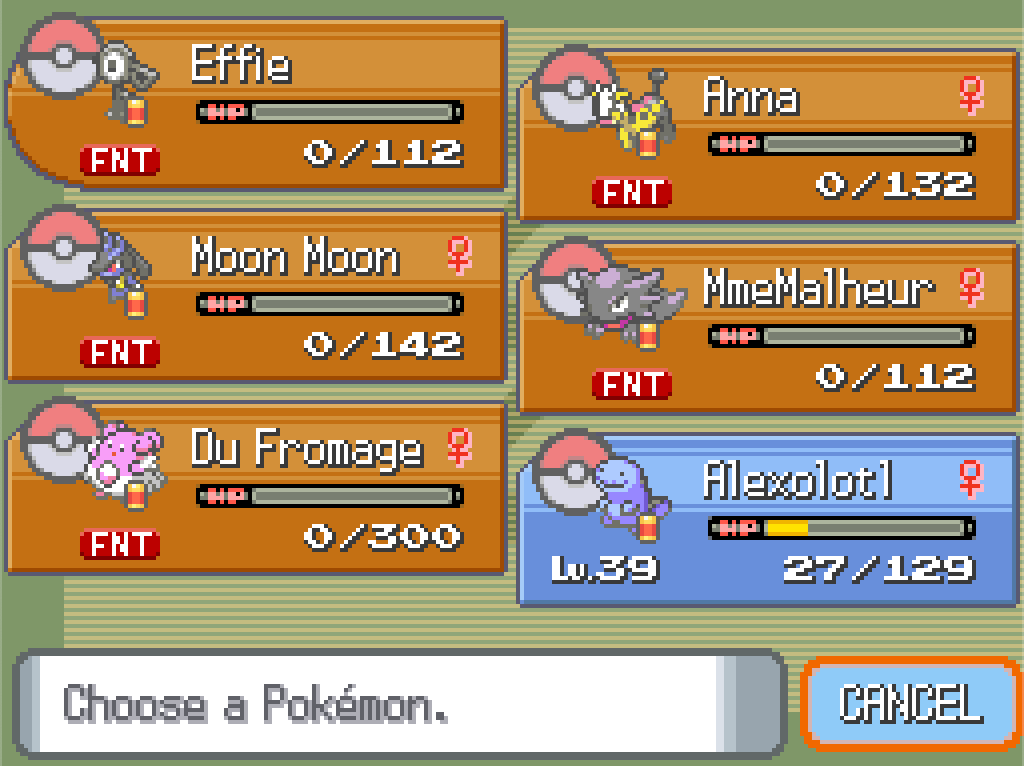Select the fainted Pokémon Effie
Viewport: 1024px width, 766px height.
[256, 104]
